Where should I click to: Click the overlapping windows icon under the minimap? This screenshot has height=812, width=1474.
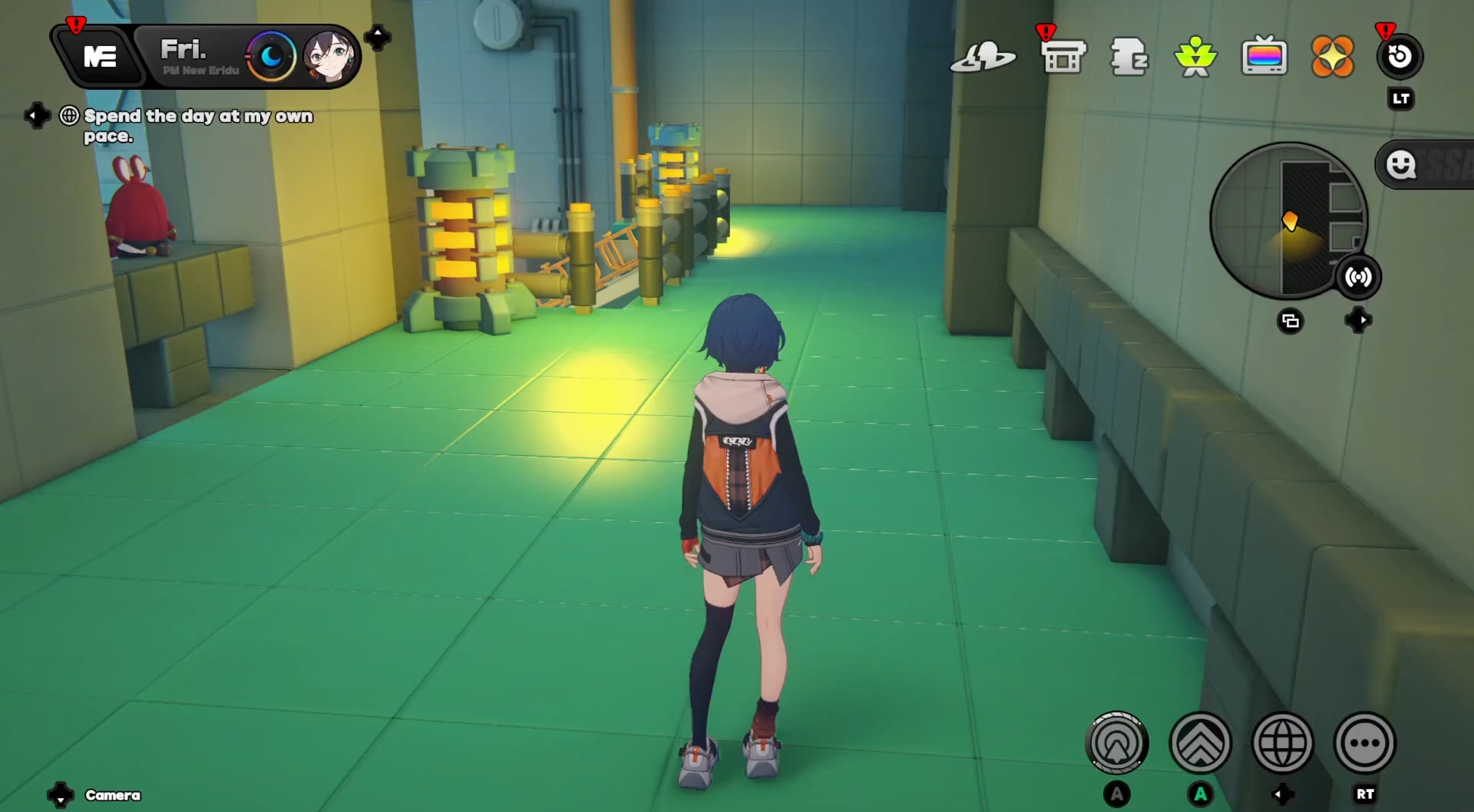[1291, 322]
